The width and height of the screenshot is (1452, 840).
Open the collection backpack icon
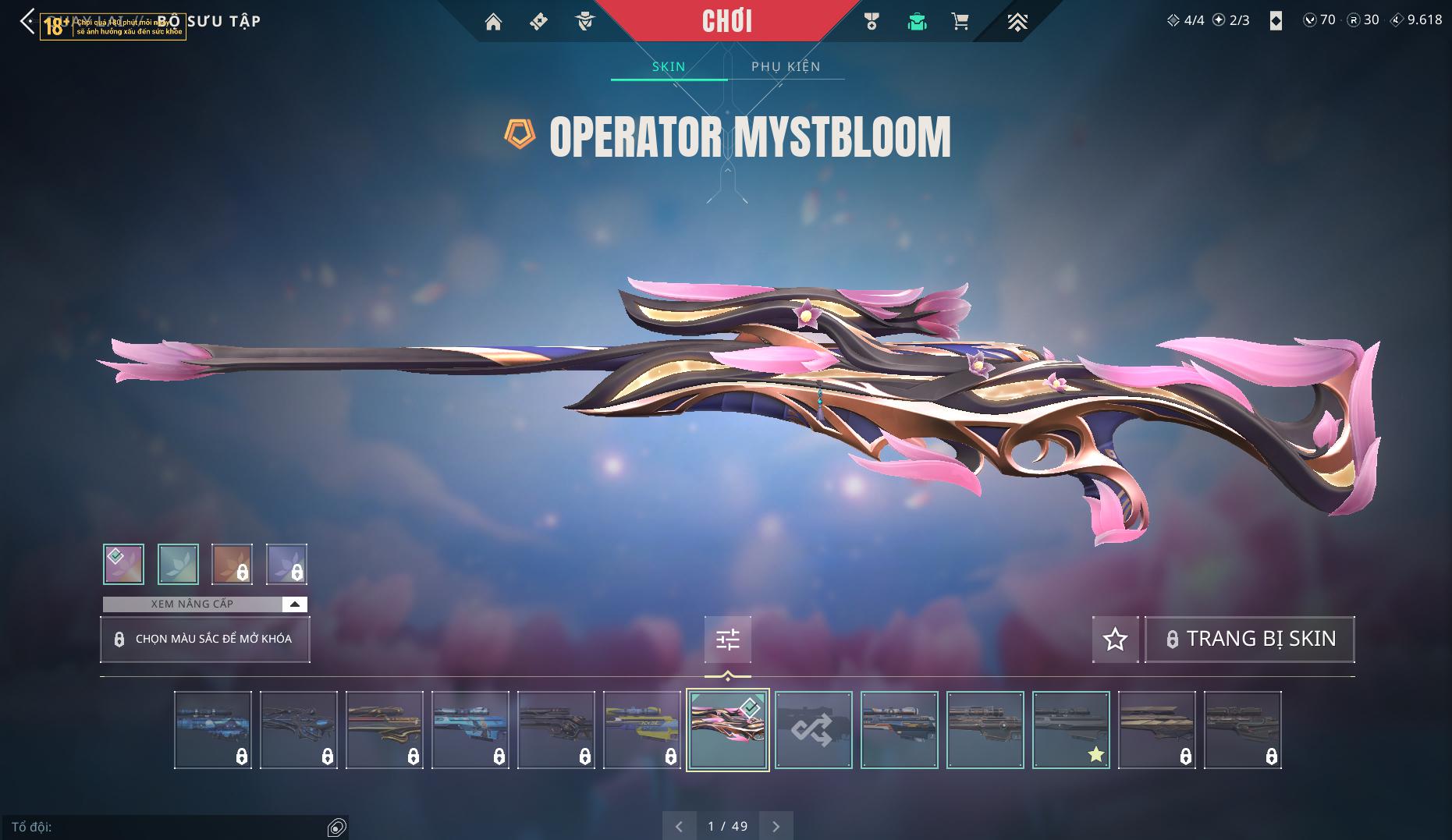click(917, 22)
